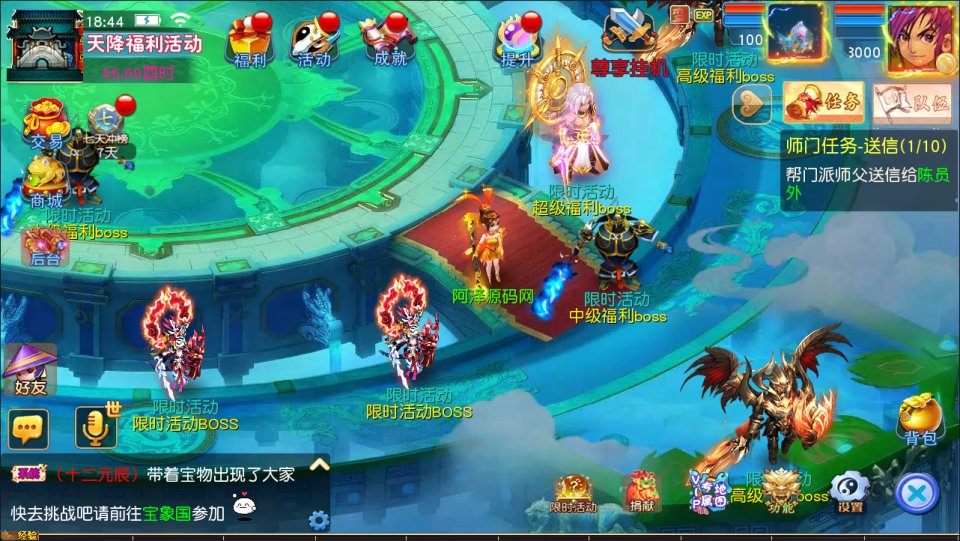Screen dimensions: 960x541
Task: Open the 背包 backpack
Action: click(x=918, y=420)
